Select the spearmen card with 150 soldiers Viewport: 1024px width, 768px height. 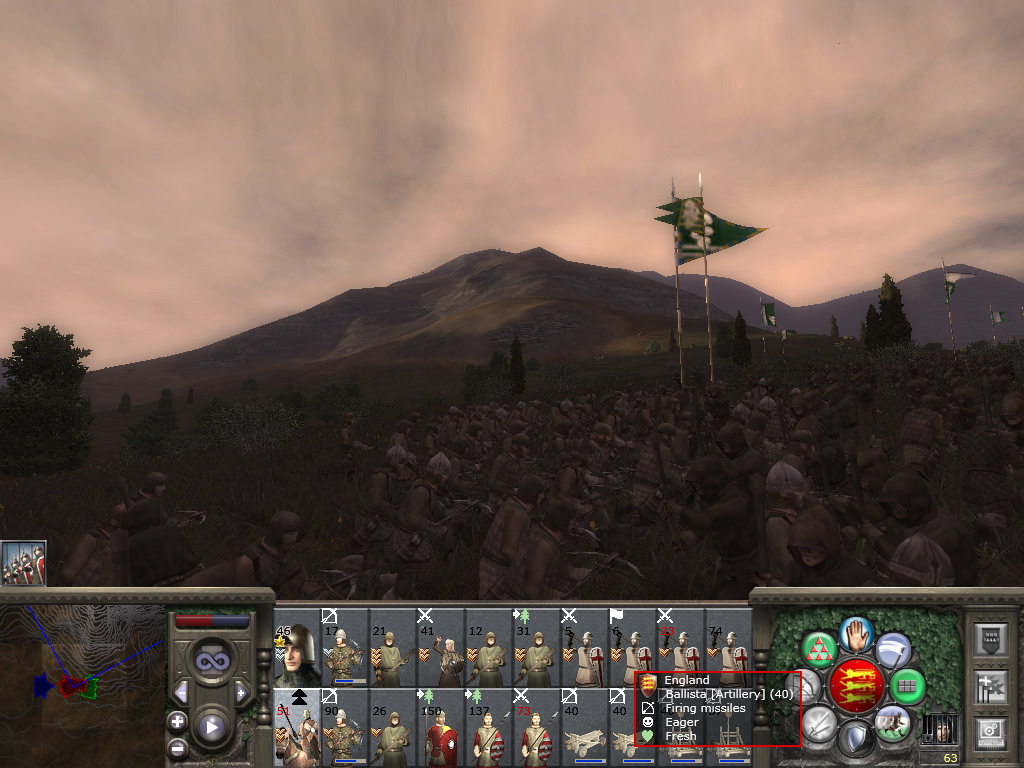[x=441, y=728]
